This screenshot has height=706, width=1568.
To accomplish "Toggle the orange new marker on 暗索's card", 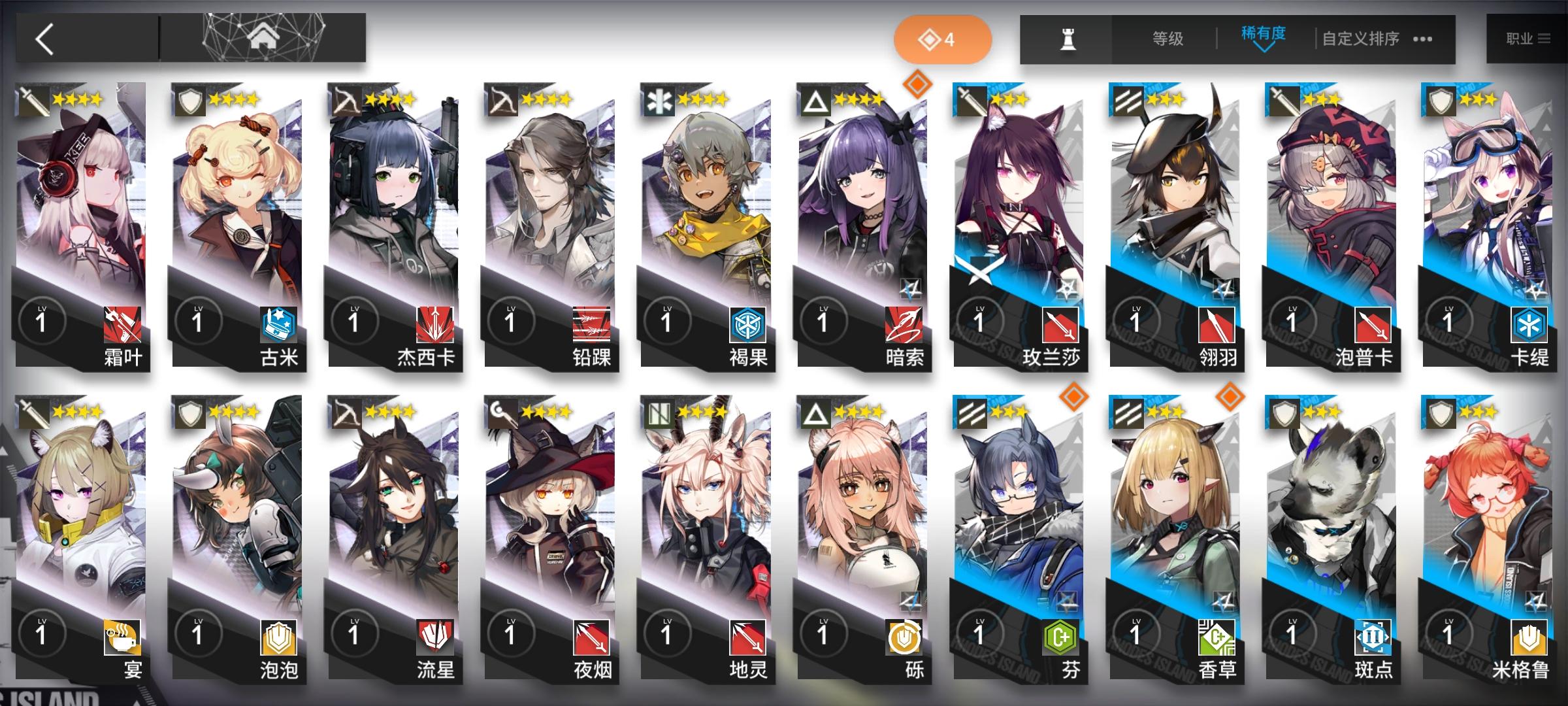I will click(x=918, y=83).
